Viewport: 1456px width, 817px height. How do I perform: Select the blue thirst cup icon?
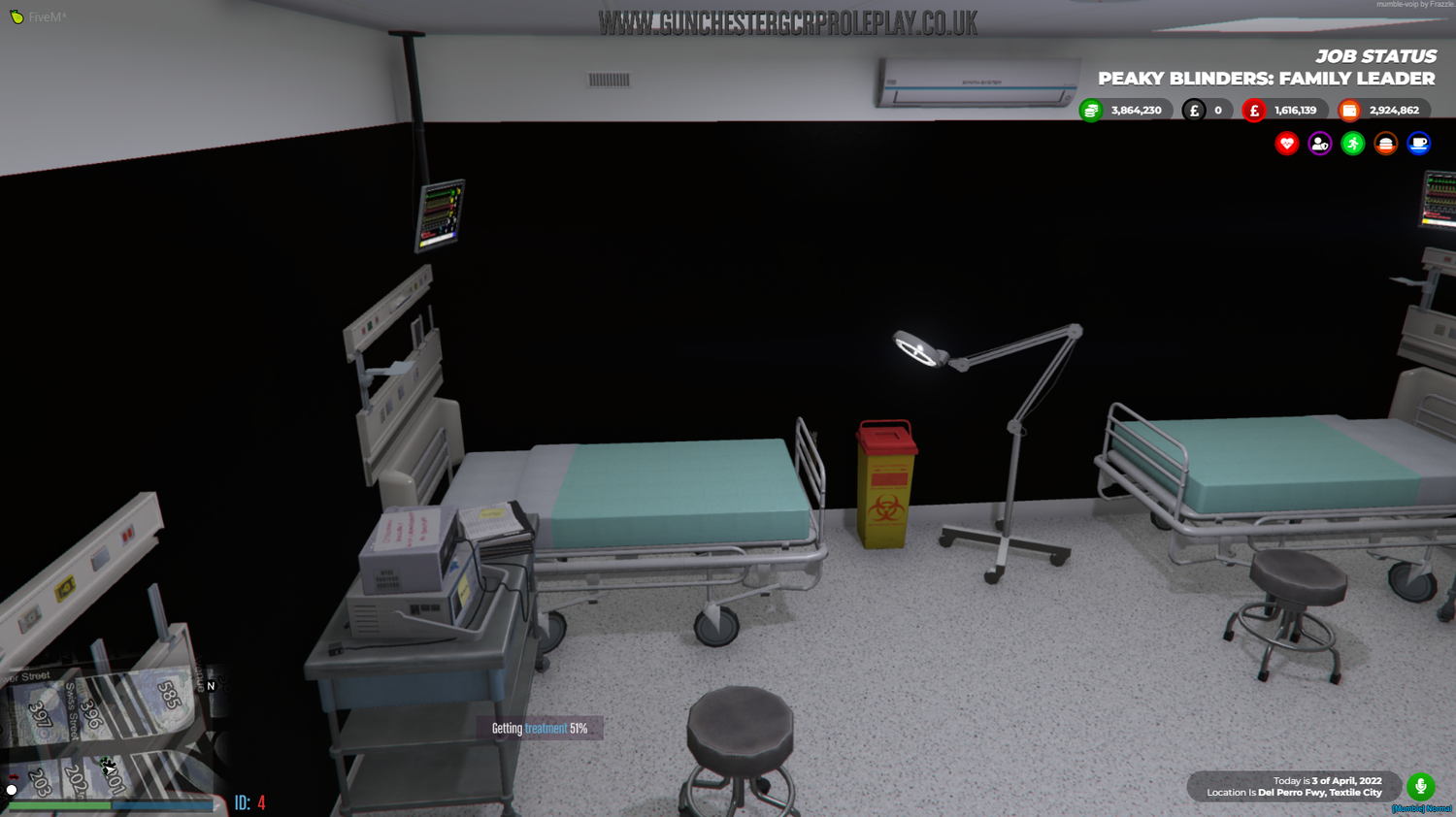[x=1418, y=144]
